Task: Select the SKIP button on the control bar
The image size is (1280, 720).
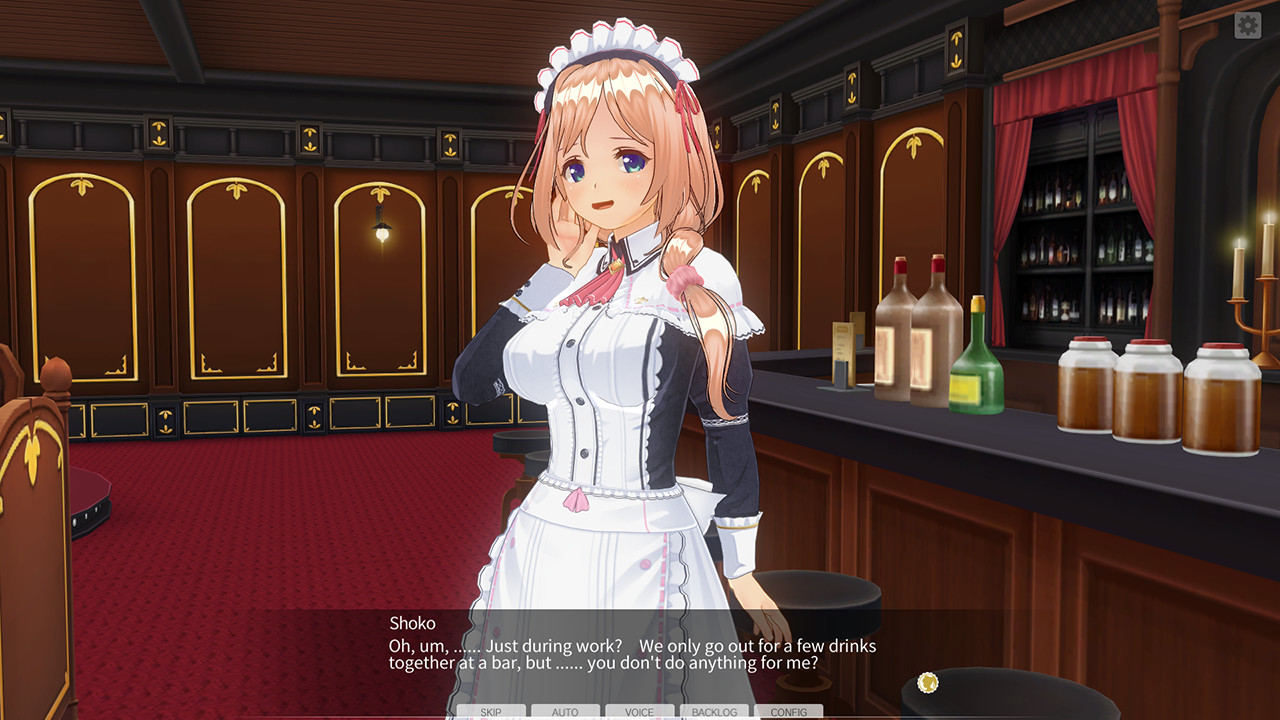Action: coord(493,712)
